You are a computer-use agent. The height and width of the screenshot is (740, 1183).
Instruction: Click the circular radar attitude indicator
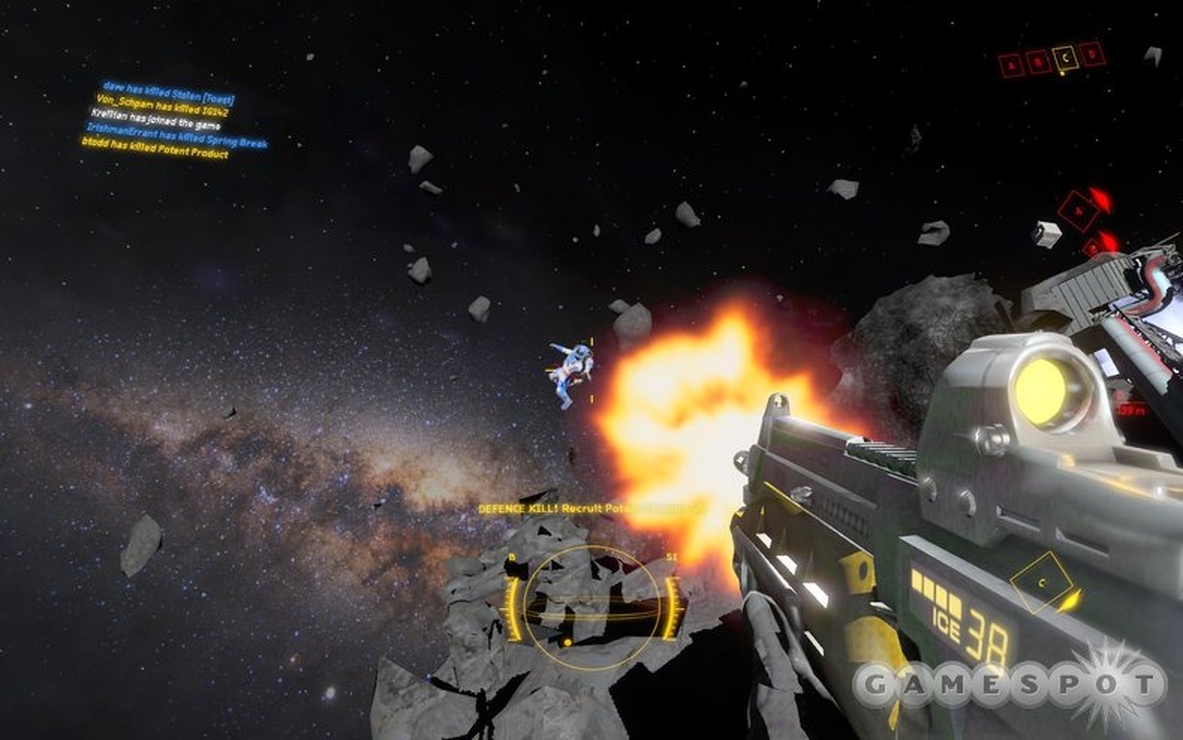pos(592,606)
